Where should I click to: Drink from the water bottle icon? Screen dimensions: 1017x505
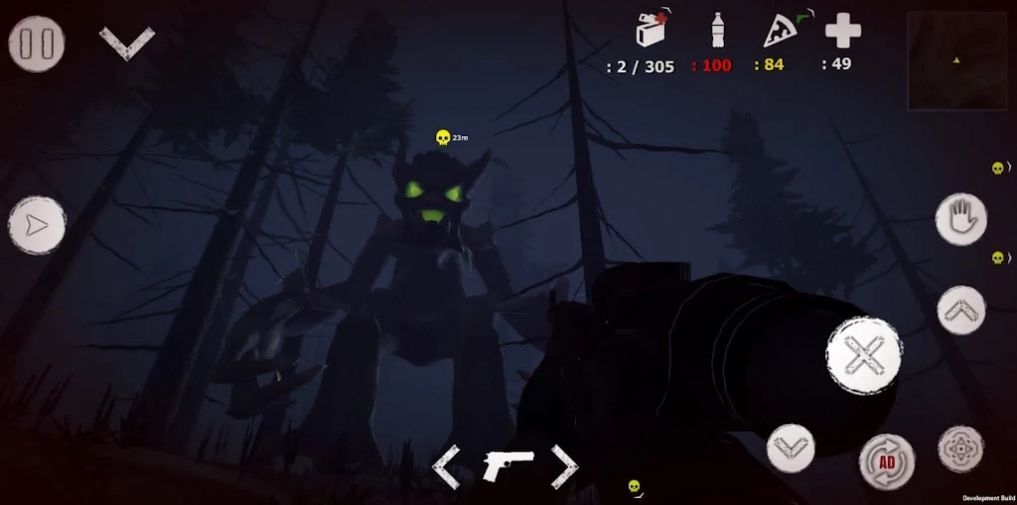click(x=717, y=30)
